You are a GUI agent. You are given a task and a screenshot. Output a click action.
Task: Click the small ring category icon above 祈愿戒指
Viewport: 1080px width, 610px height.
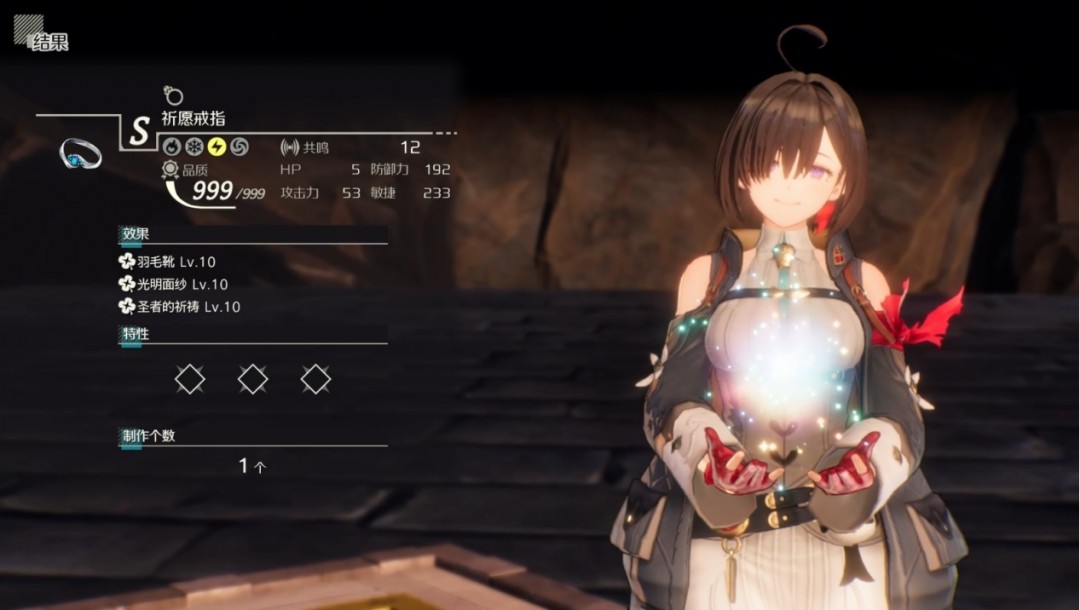coord(173,96)
